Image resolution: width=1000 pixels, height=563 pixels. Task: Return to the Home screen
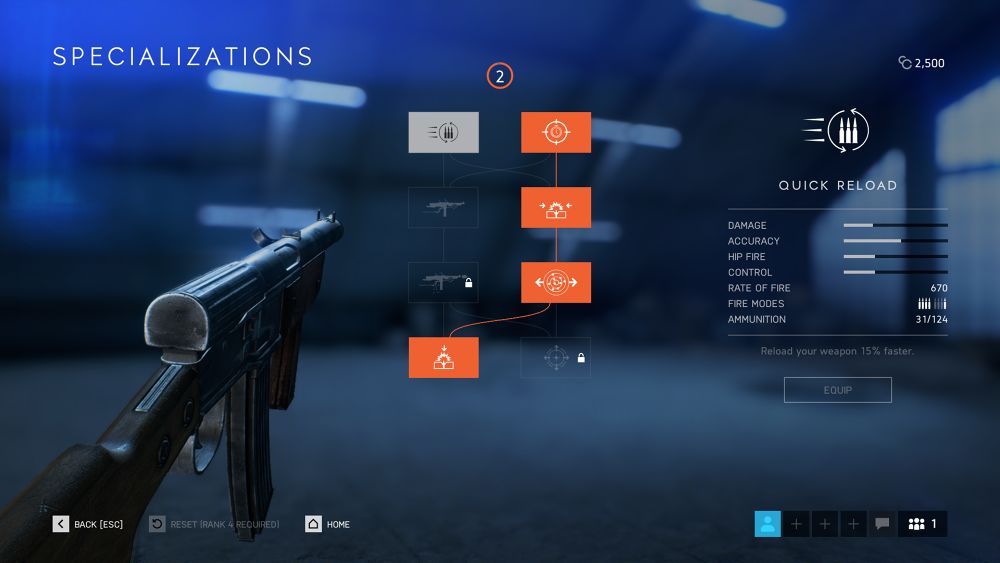click(328, 524)
